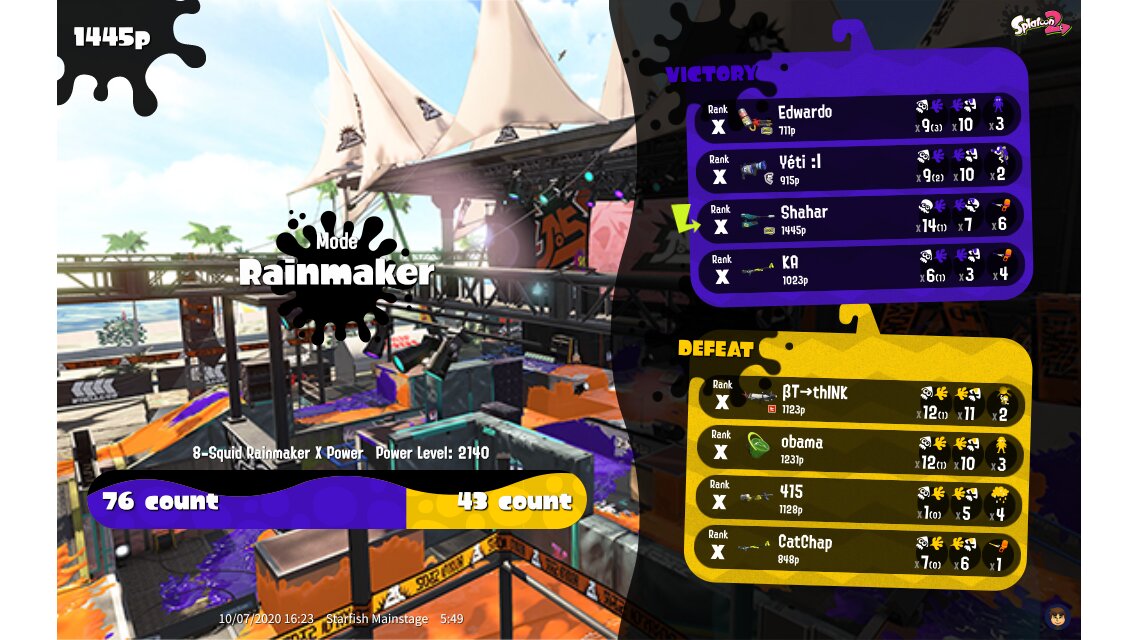The height and width of the screenshot is (640, 1138).
Task: Select player KA's result row
Action: (858, 268)
